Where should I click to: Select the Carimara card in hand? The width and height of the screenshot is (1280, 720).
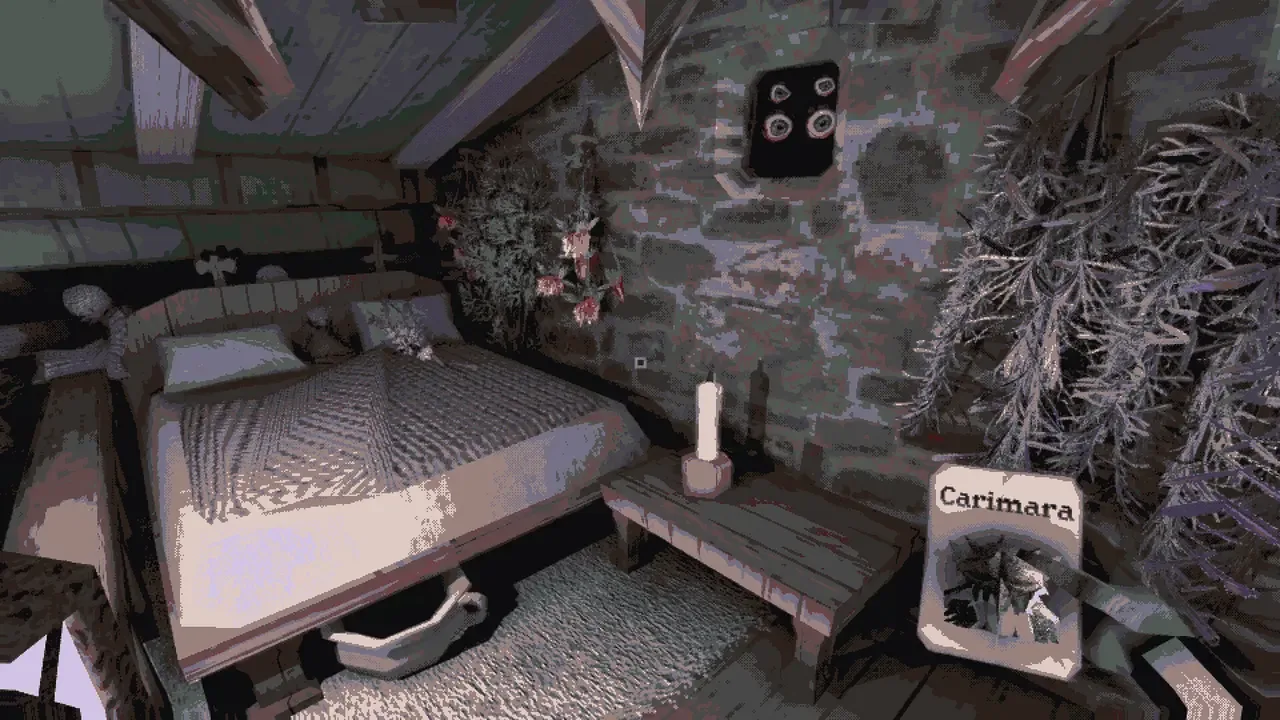click(1002, 570)
